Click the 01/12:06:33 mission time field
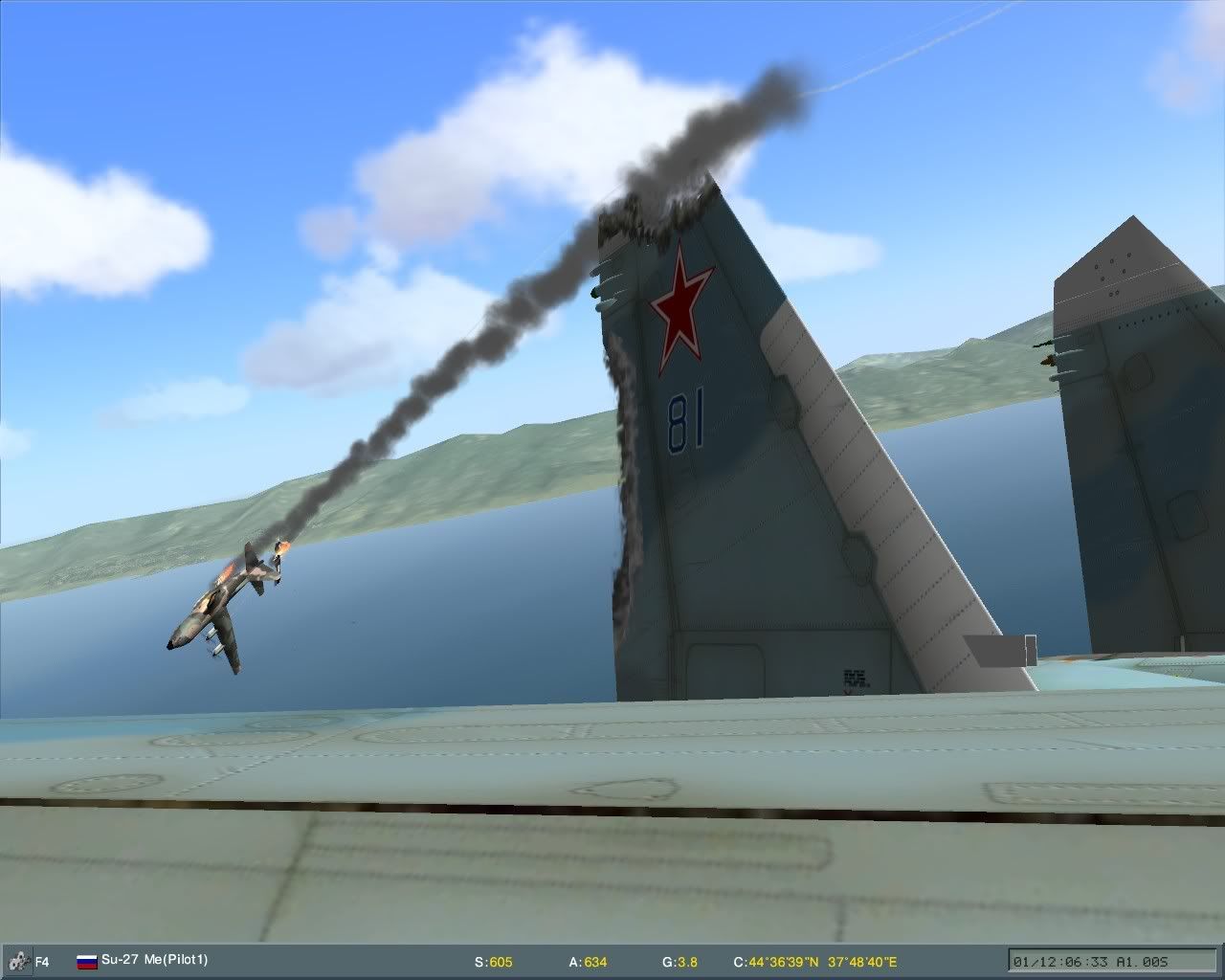This screenshot has height=980, width=1225. (x=1062, y=963)
